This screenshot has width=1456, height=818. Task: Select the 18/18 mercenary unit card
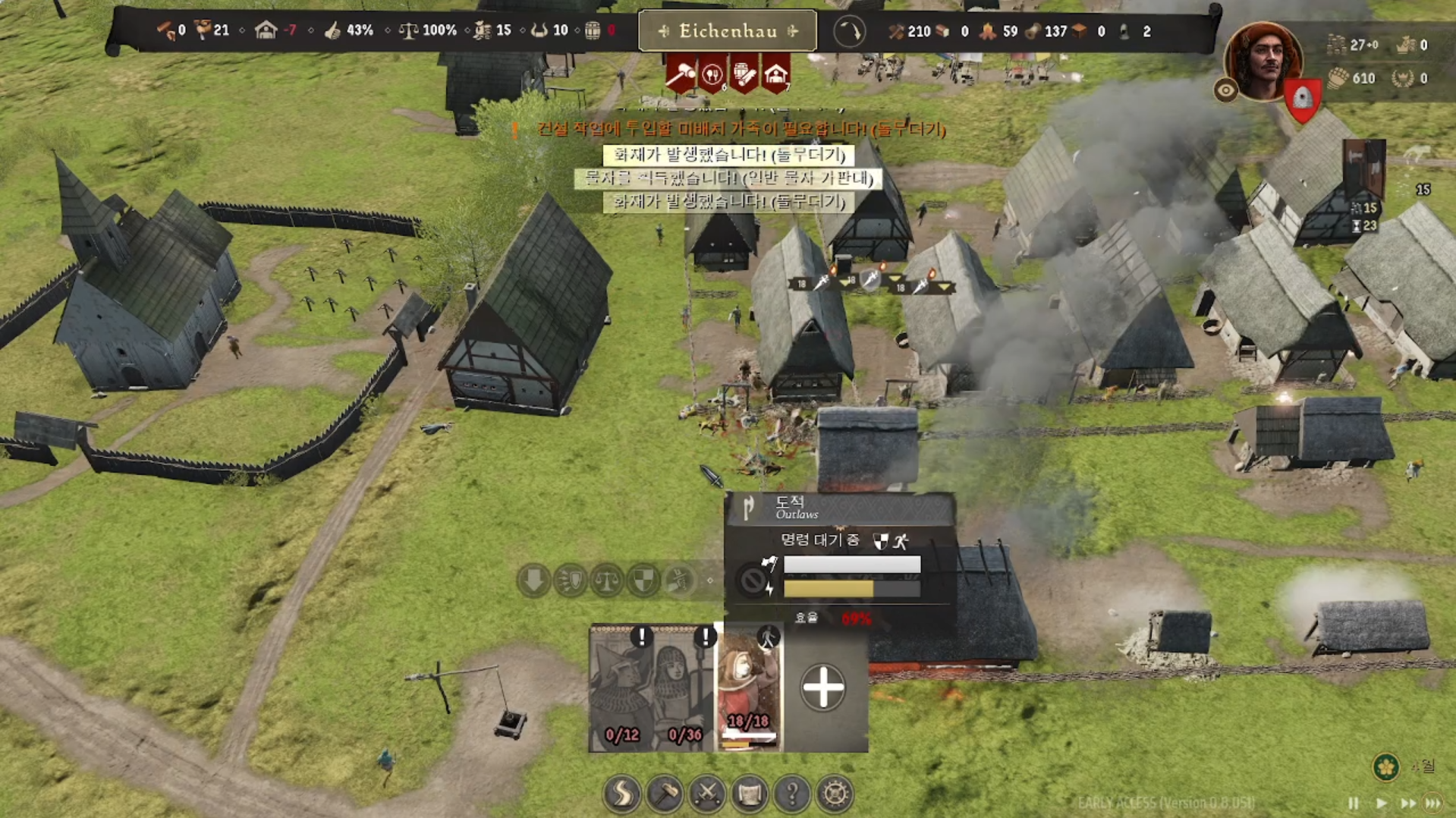(x=748, y=688)
